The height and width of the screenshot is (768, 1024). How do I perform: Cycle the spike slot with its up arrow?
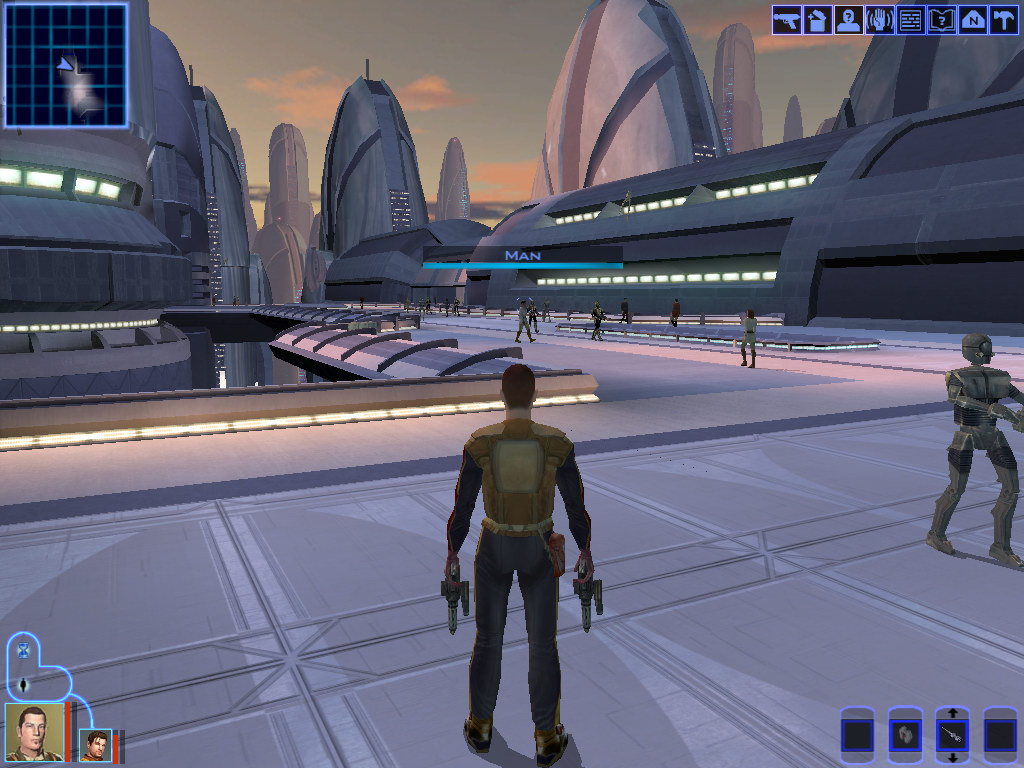pyautogui.click(x=952, y=713)
